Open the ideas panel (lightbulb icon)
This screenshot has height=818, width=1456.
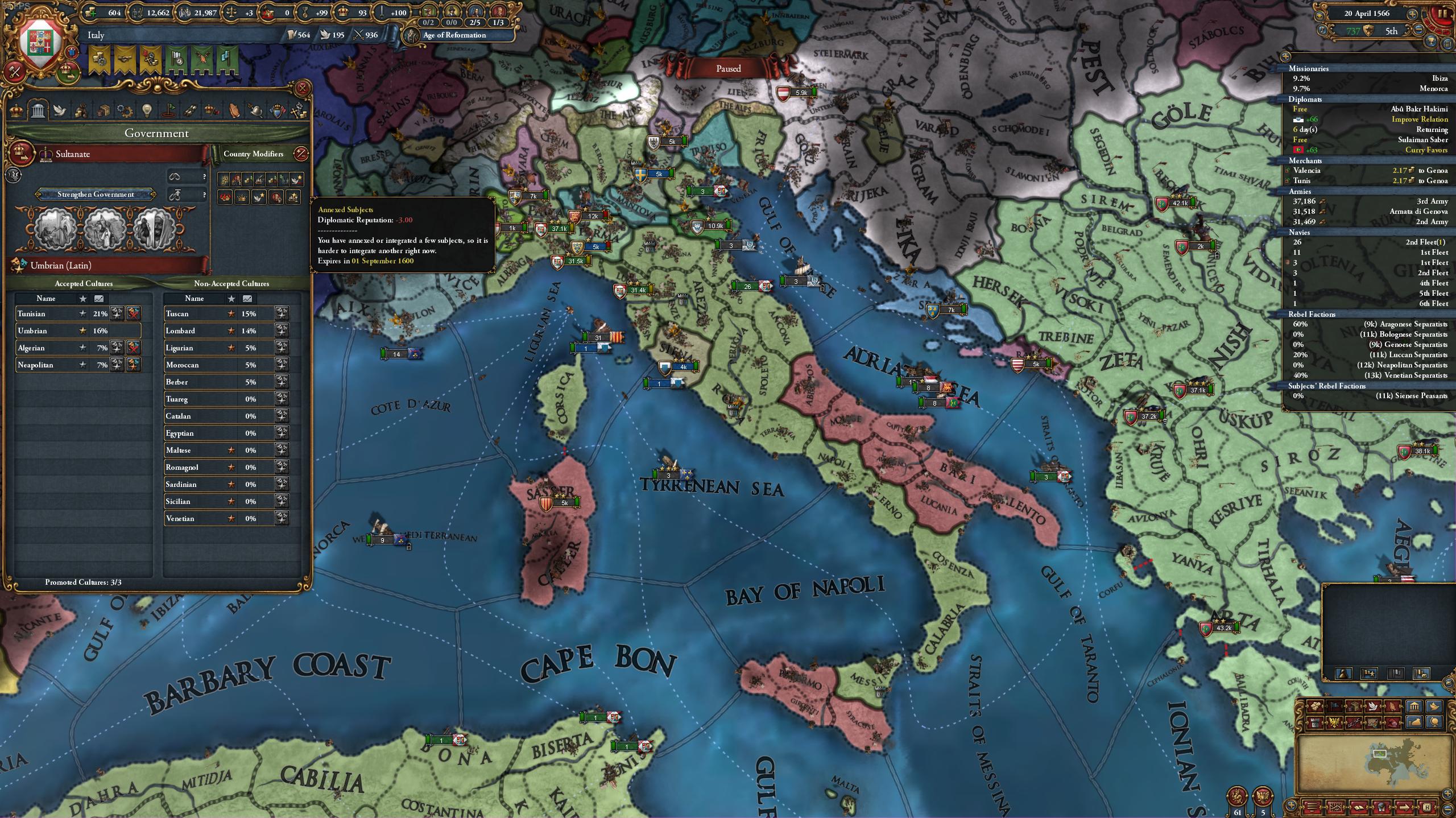tap(147, 111)
